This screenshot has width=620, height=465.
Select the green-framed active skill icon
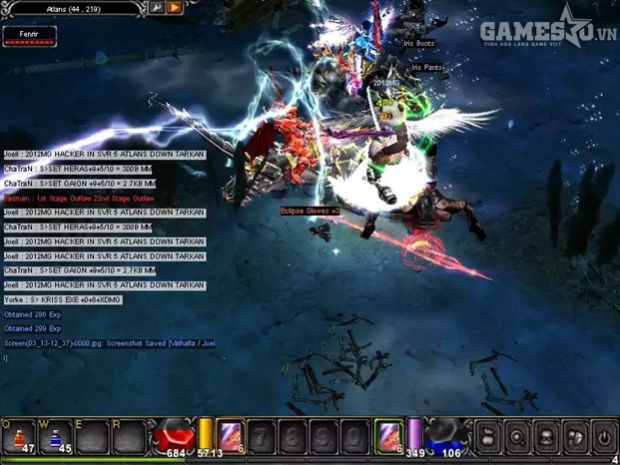388,436
